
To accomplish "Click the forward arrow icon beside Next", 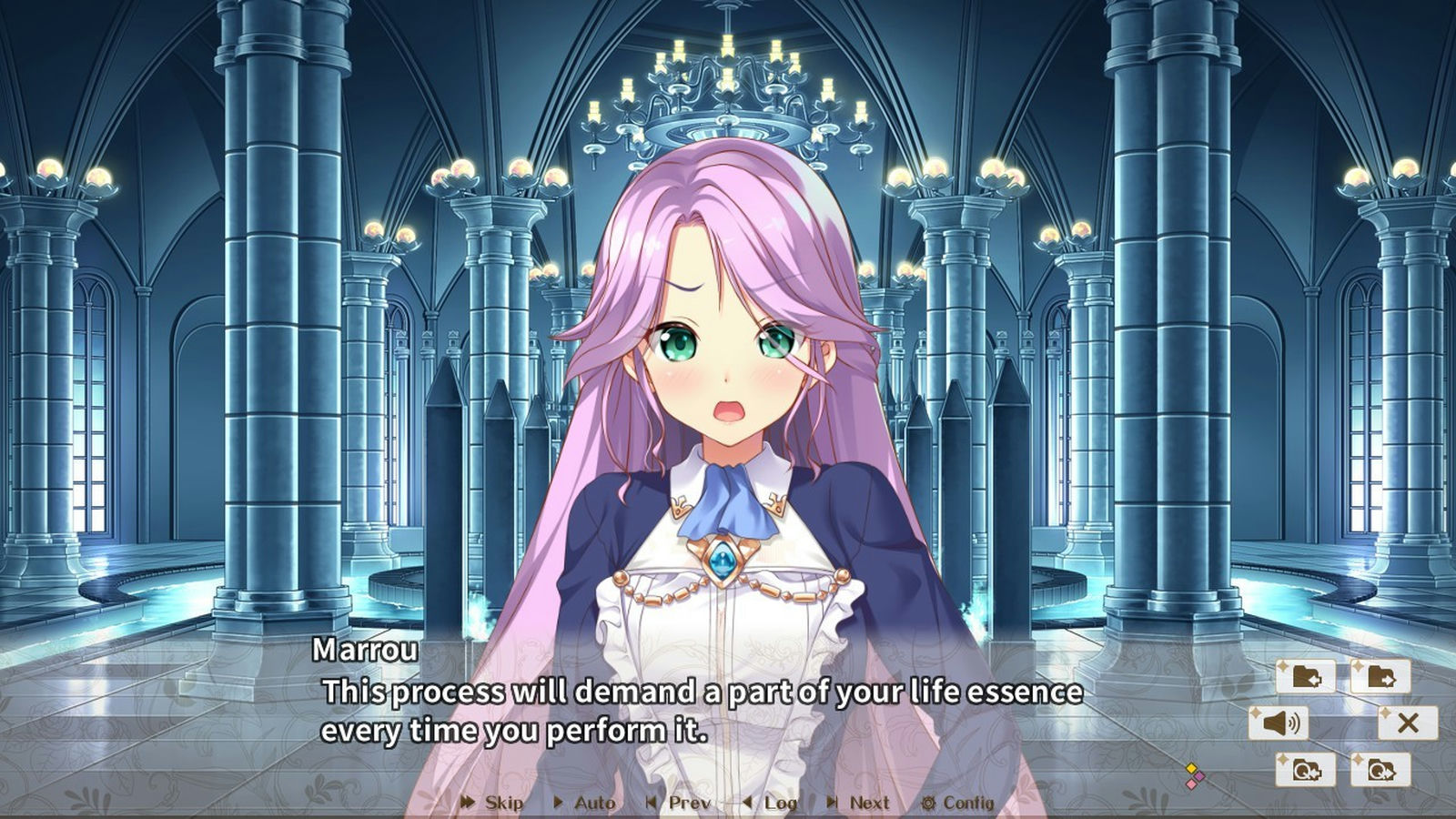I will 831,804.
